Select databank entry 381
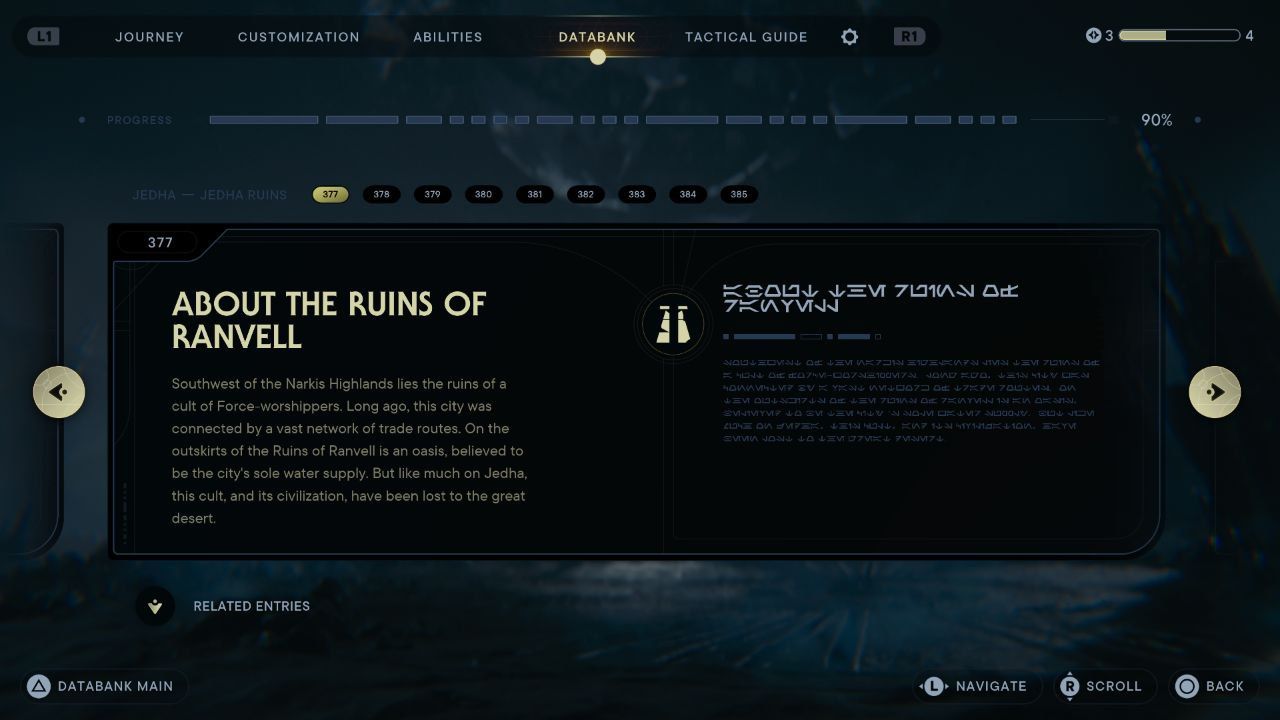This screenshot has width=1280, height=720. [x=535, y=194]
